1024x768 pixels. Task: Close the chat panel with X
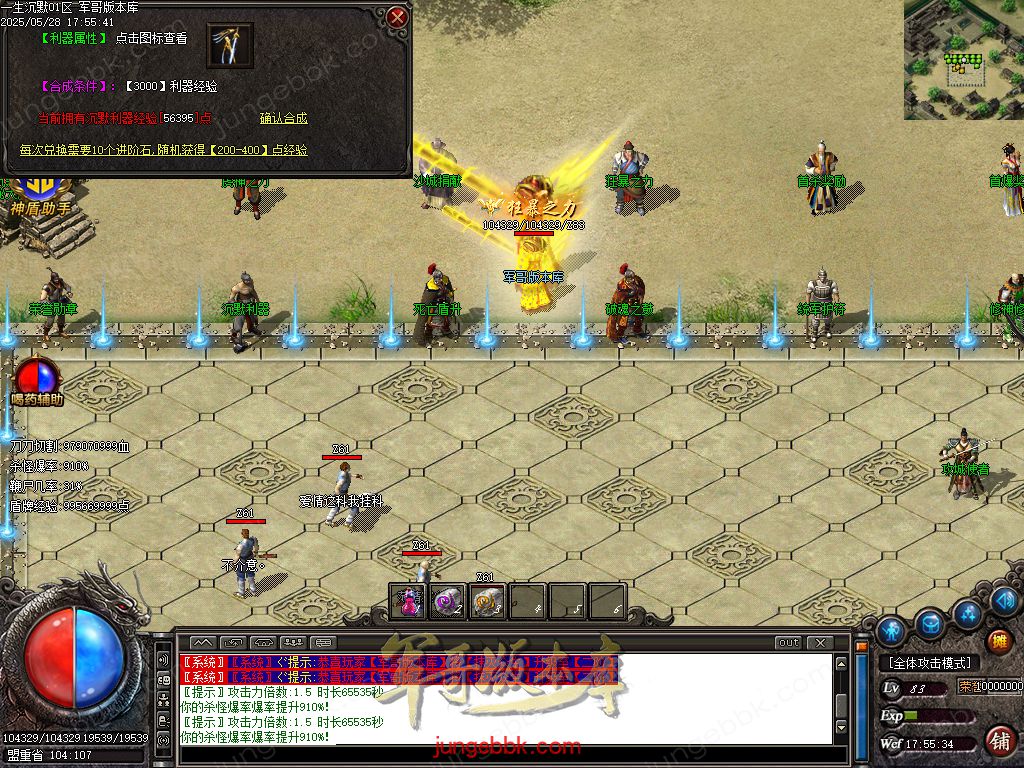820,642
